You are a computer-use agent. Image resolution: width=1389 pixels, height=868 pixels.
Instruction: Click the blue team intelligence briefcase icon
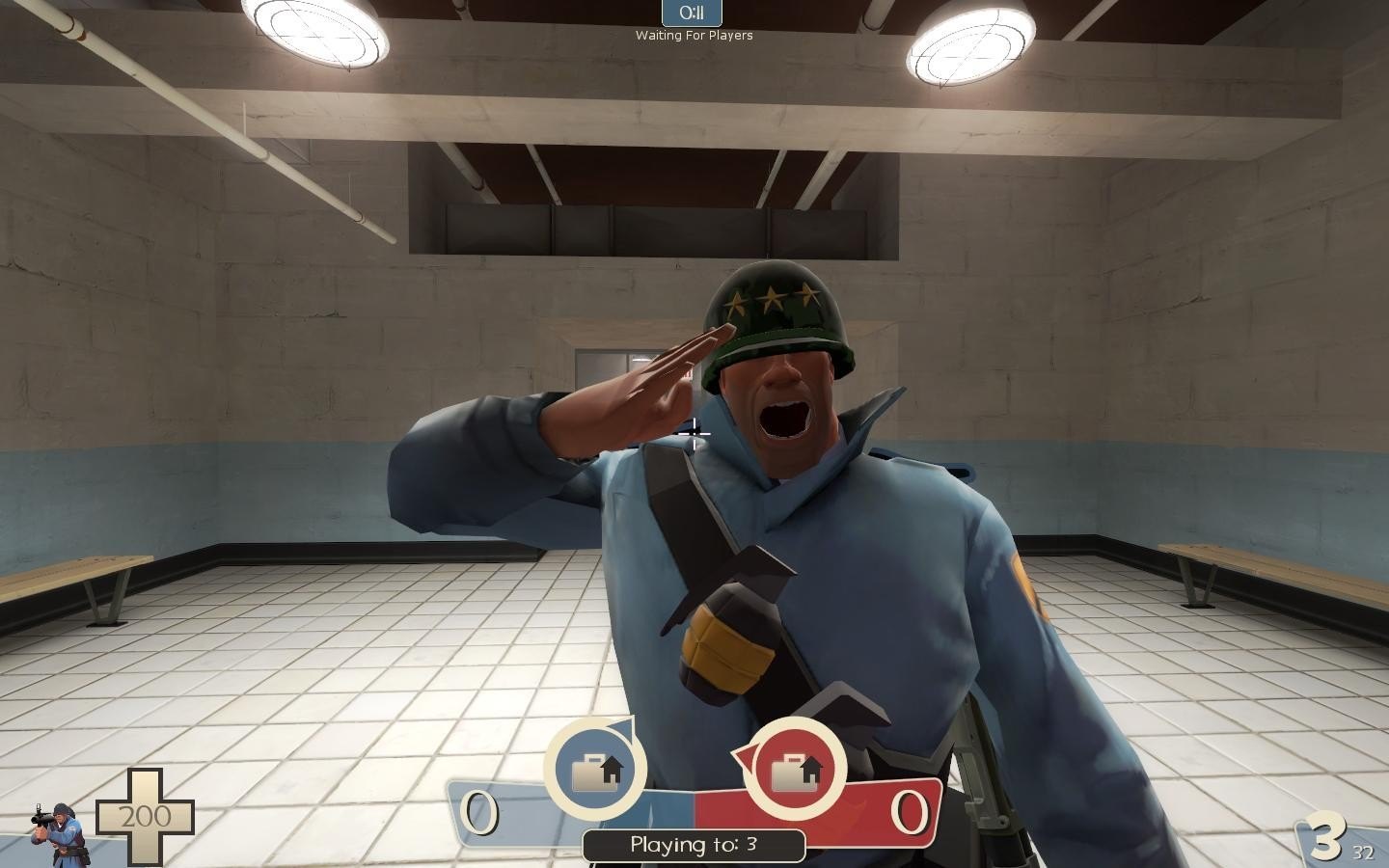tap(595, 771)
